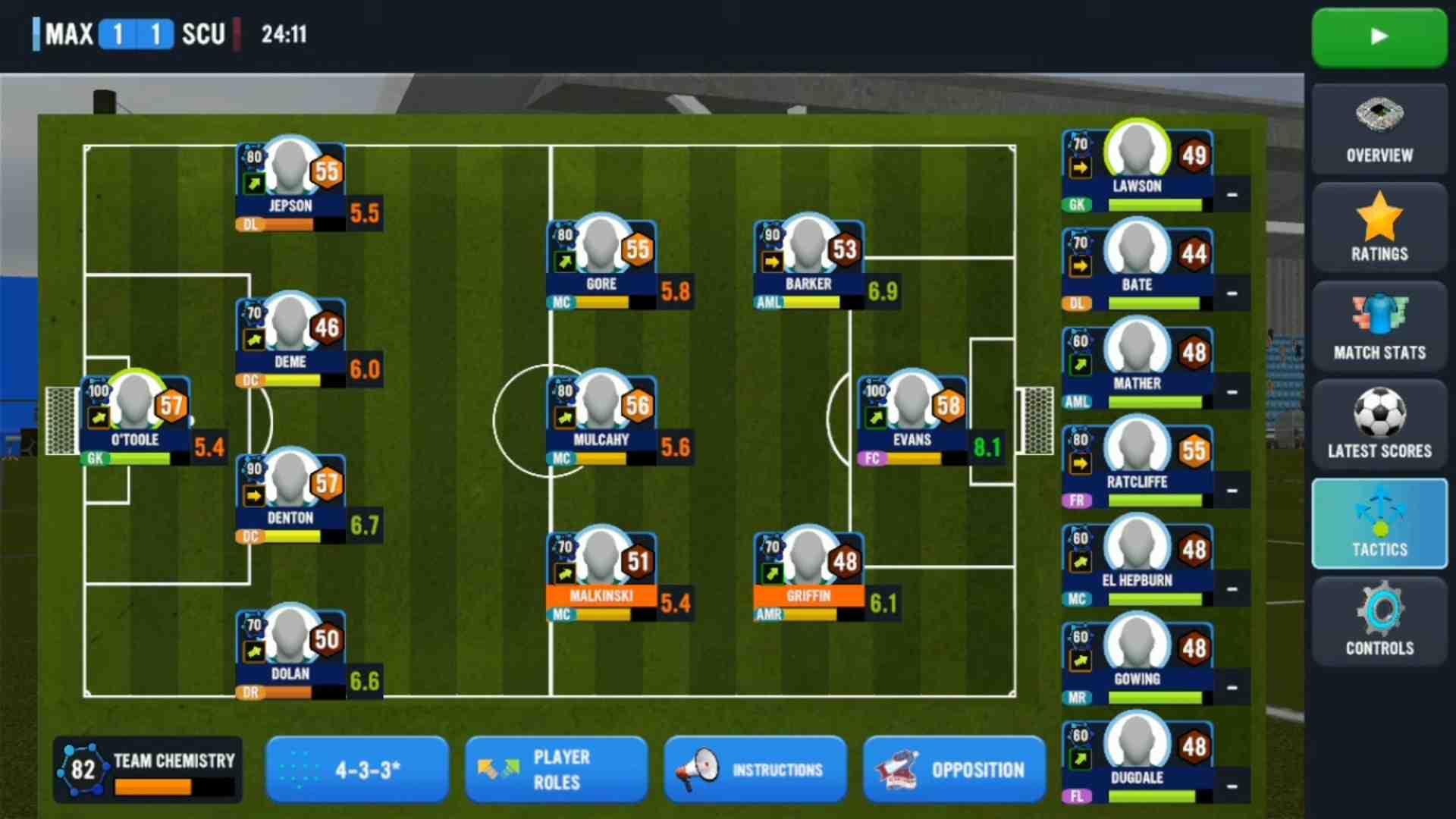
Task: Show the Match Stats panel
Action: 1379,328
